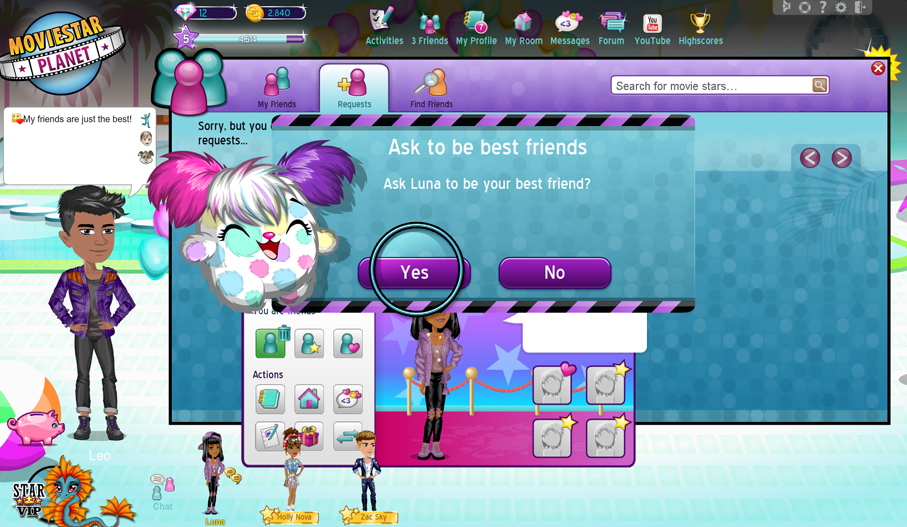Screen dimensions: 907x527
Task: Open the Find Friends tab
Action: tap(431, 88)
